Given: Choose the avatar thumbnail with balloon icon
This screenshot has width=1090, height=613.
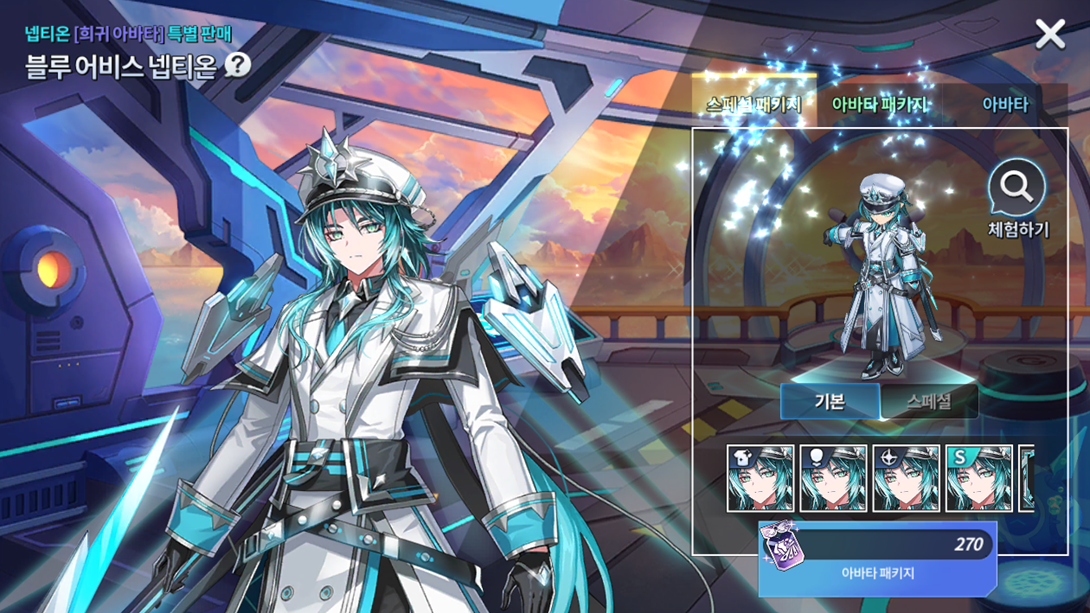Looking at the screenshot, I should point(833,478).
